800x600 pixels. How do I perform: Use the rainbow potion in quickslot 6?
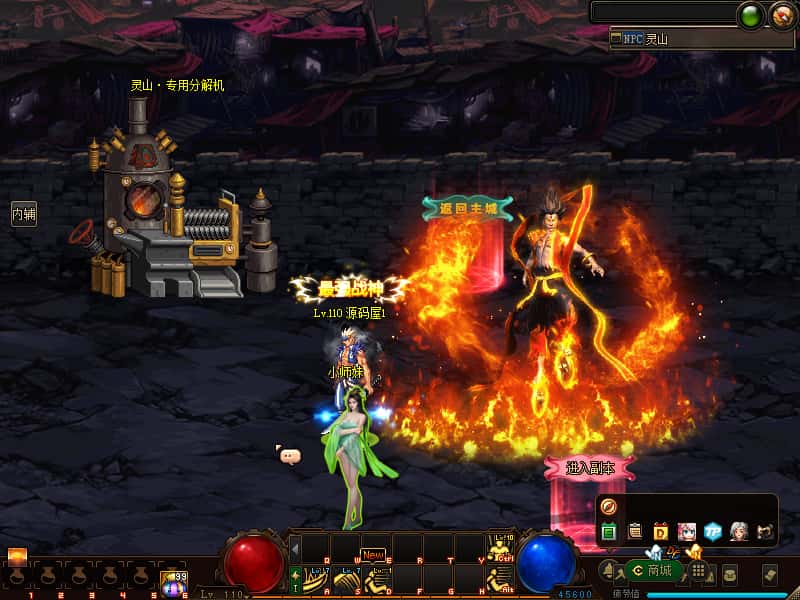pyautogui.click(x=174, y=581)
